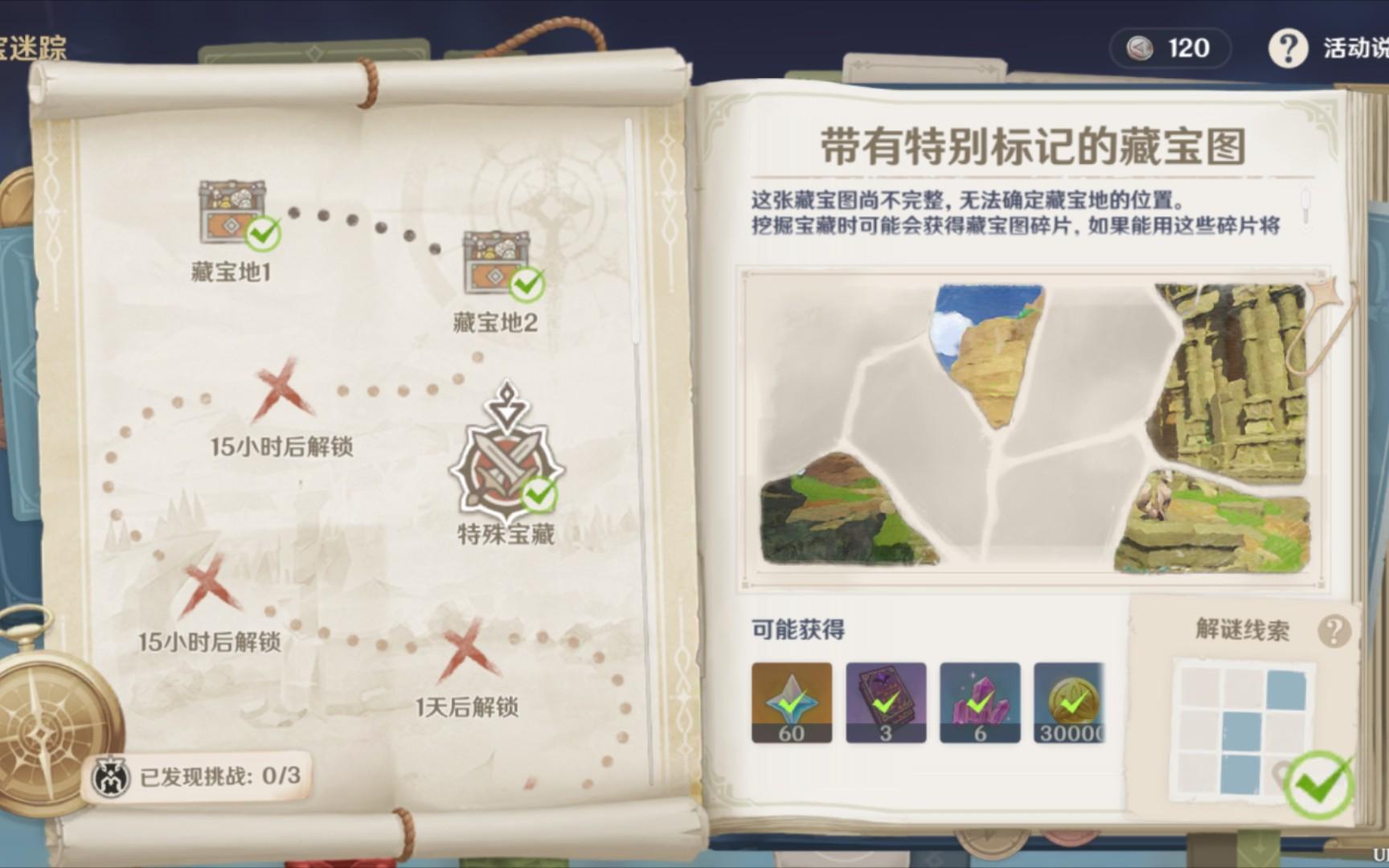Click the Mora coin reward icon
The image size is (1389, 868).
[1072, 702]
